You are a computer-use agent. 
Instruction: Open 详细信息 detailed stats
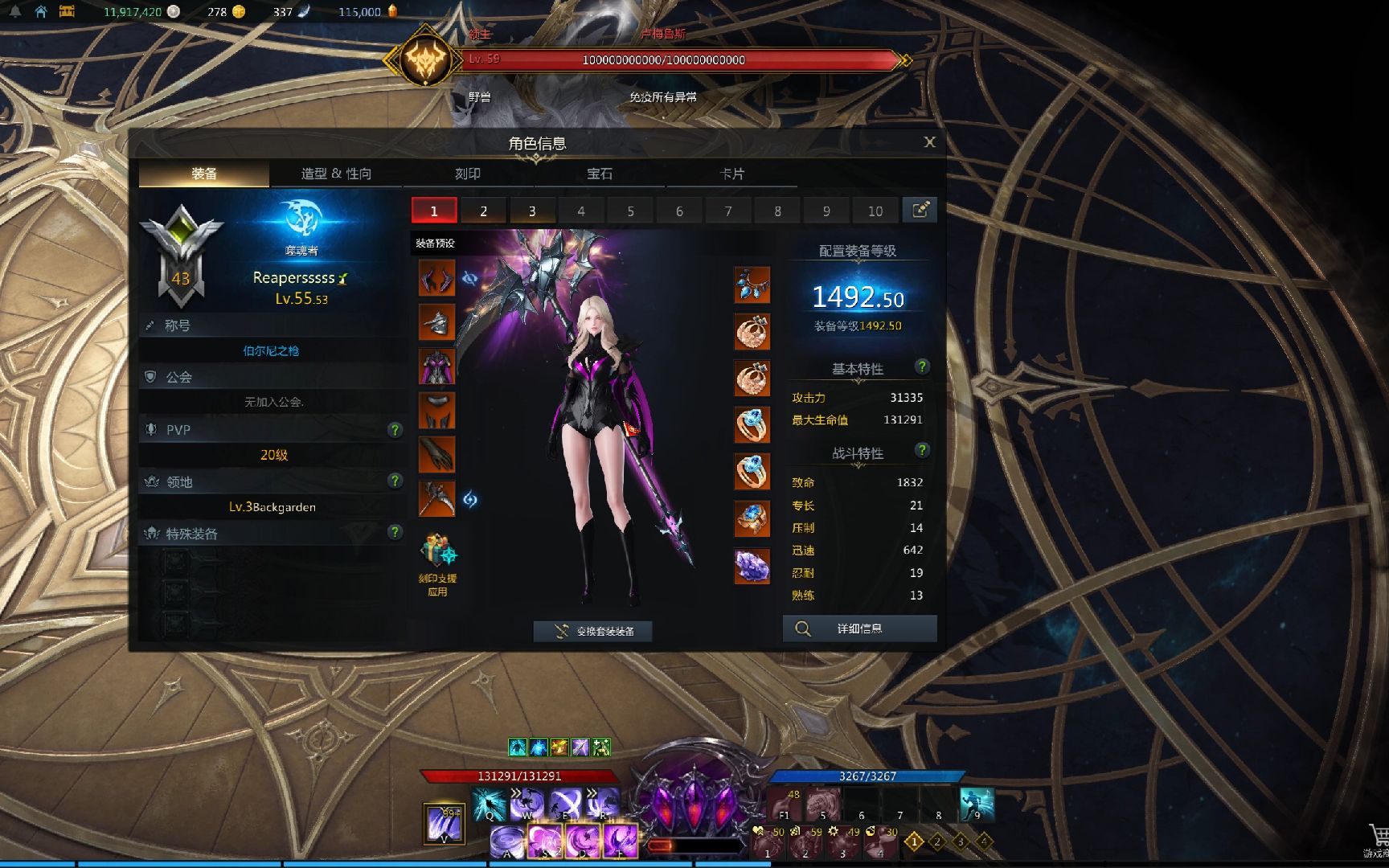click(x=859, y=628)
